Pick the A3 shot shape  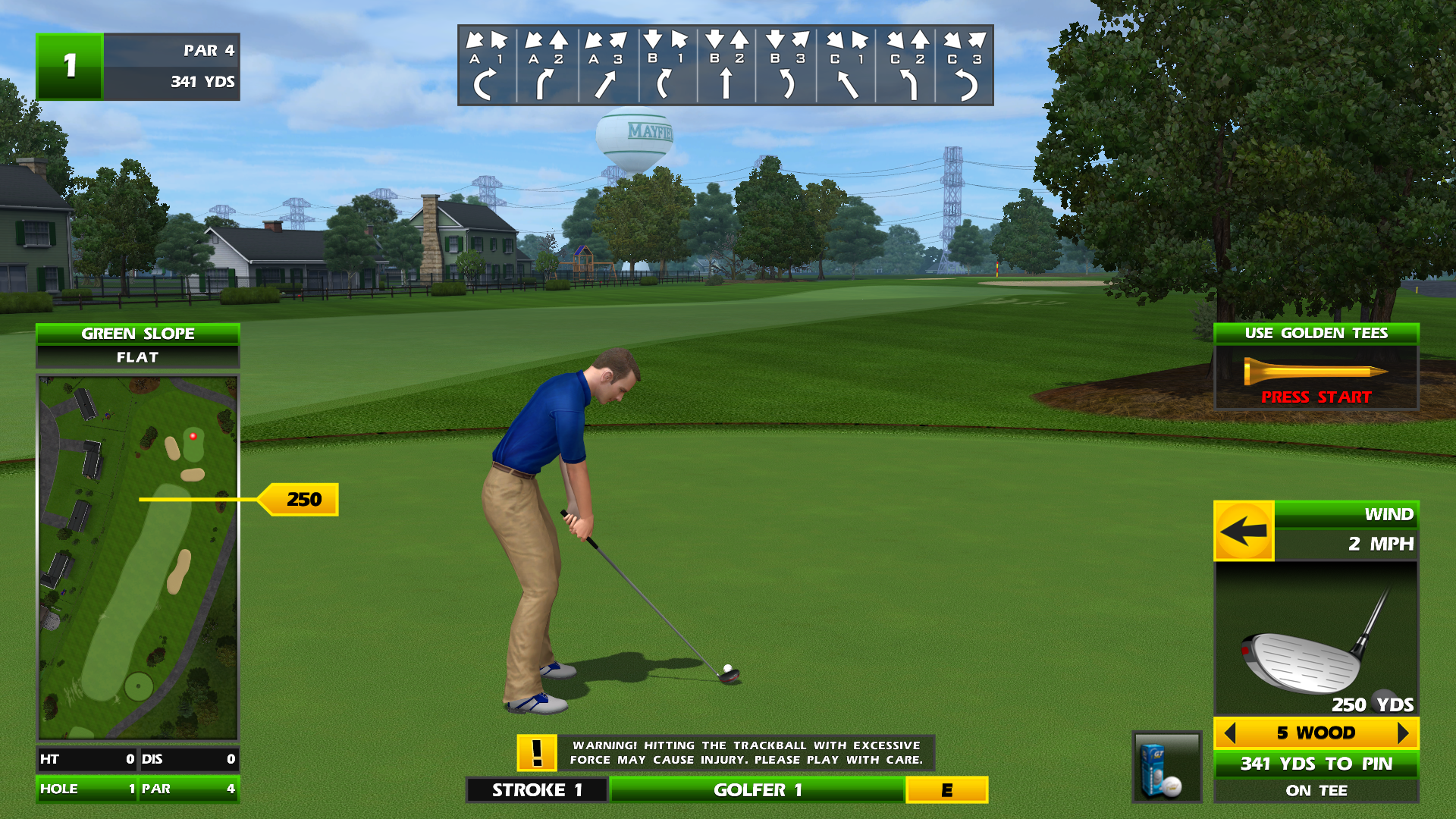607,67
